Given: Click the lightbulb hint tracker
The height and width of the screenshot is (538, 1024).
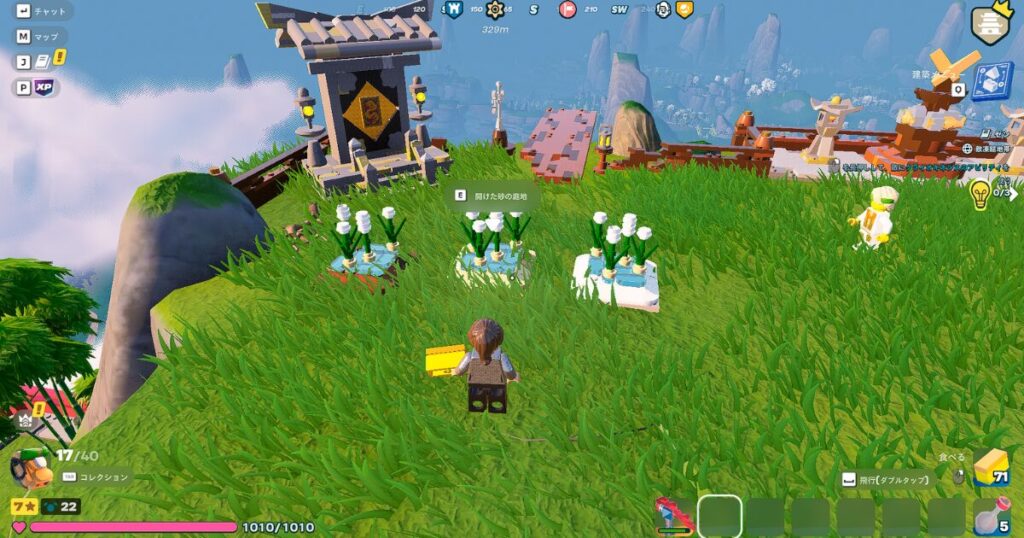Looking at the screenshot, I should [x=980, y=194].
